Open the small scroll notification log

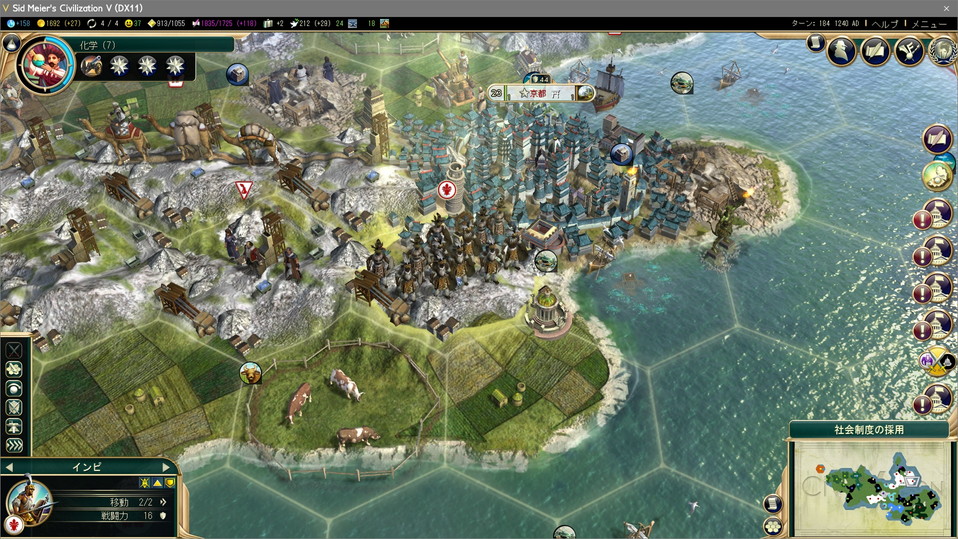(x=816, y=43)
